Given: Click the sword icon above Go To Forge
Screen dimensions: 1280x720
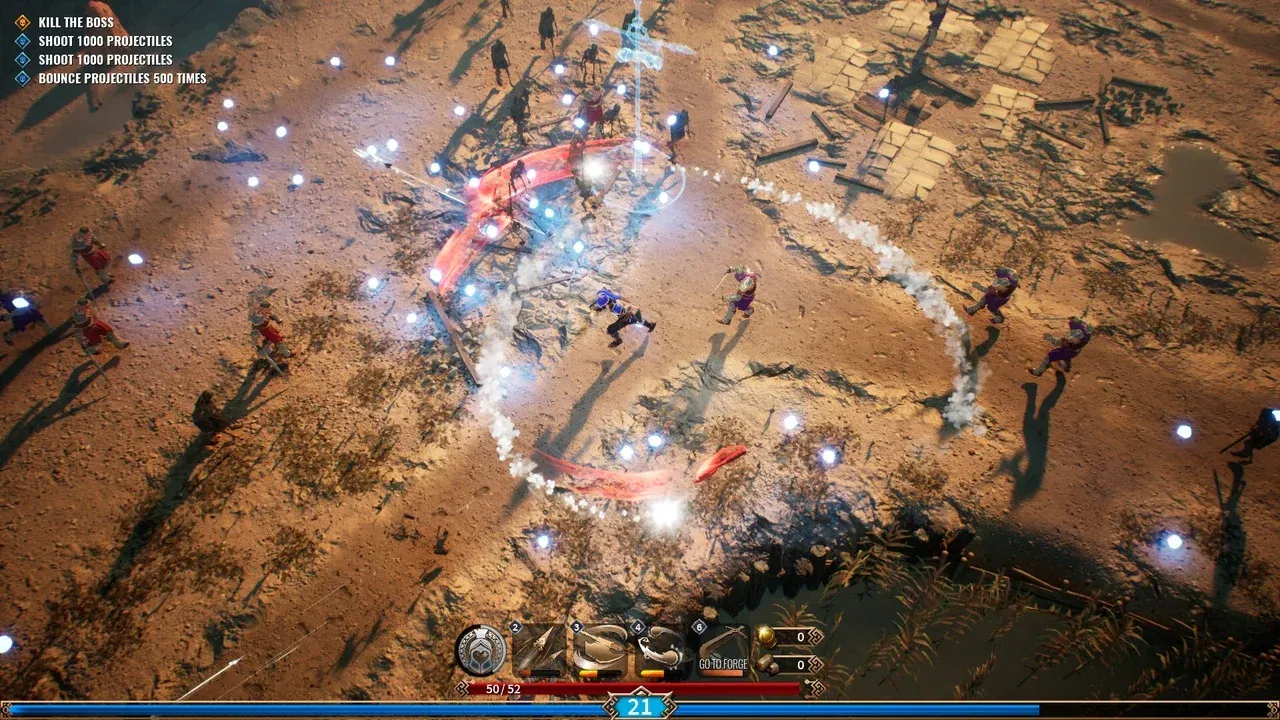Looking at the screenshot, I should pos(723,640).
